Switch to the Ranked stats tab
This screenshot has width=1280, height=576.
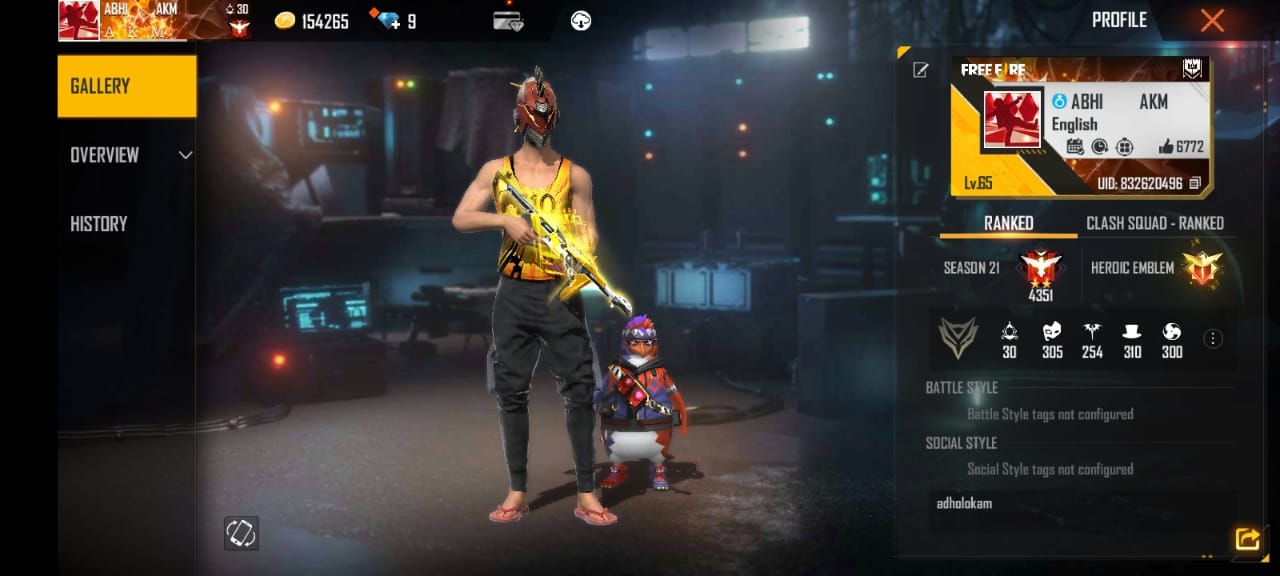(1008, 223)
